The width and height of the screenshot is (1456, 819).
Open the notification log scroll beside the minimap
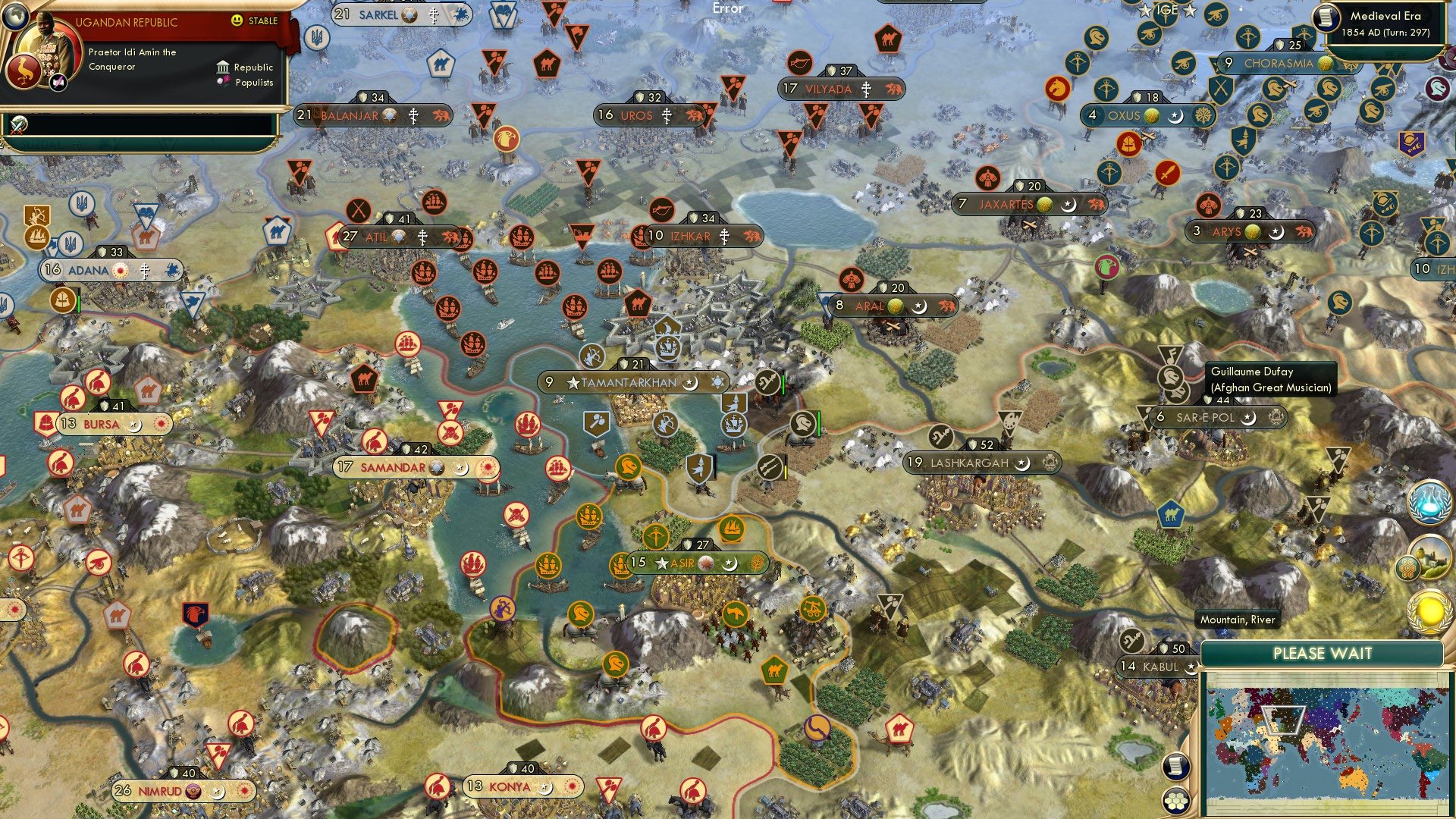pyautogui.click(x=1176, y=766)
